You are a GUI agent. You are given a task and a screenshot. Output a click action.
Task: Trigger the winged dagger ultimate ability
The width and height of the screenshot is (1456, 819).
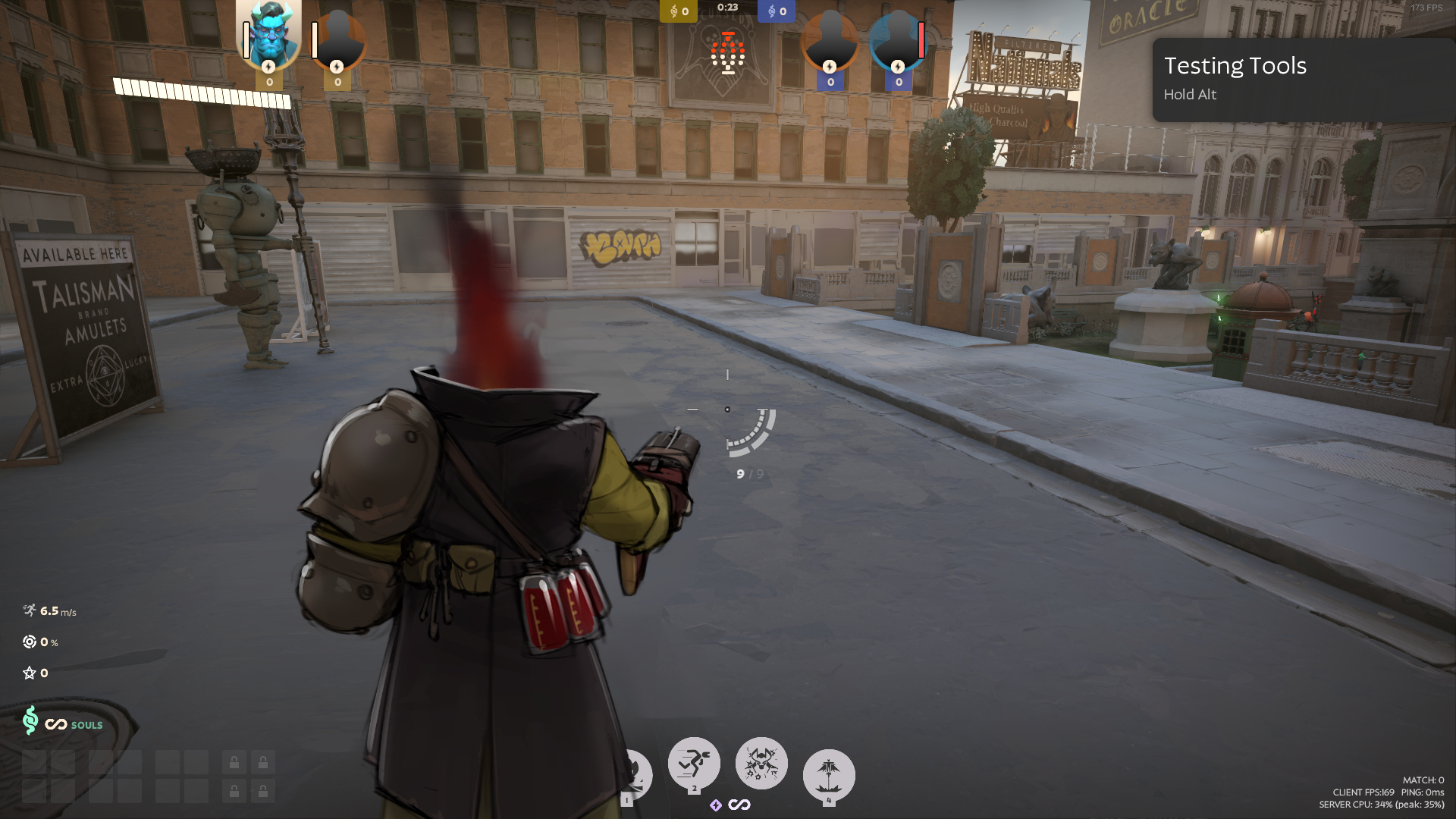coord(828,775)
